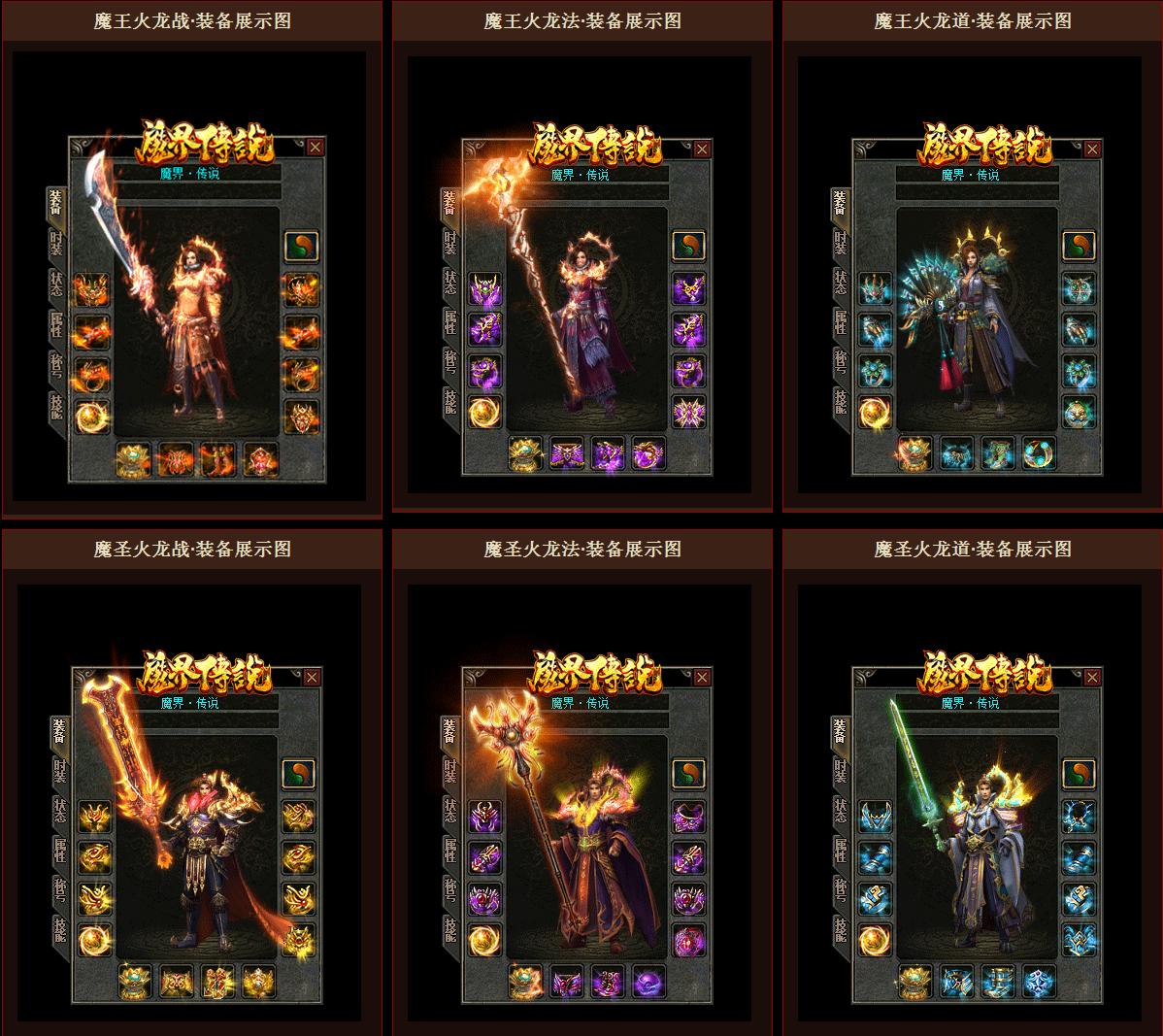This screenshot has height=1036, width=1163.
Task: Select the purple helmet slot in 魔王火龙法 panel
Action: pos(484,288)
